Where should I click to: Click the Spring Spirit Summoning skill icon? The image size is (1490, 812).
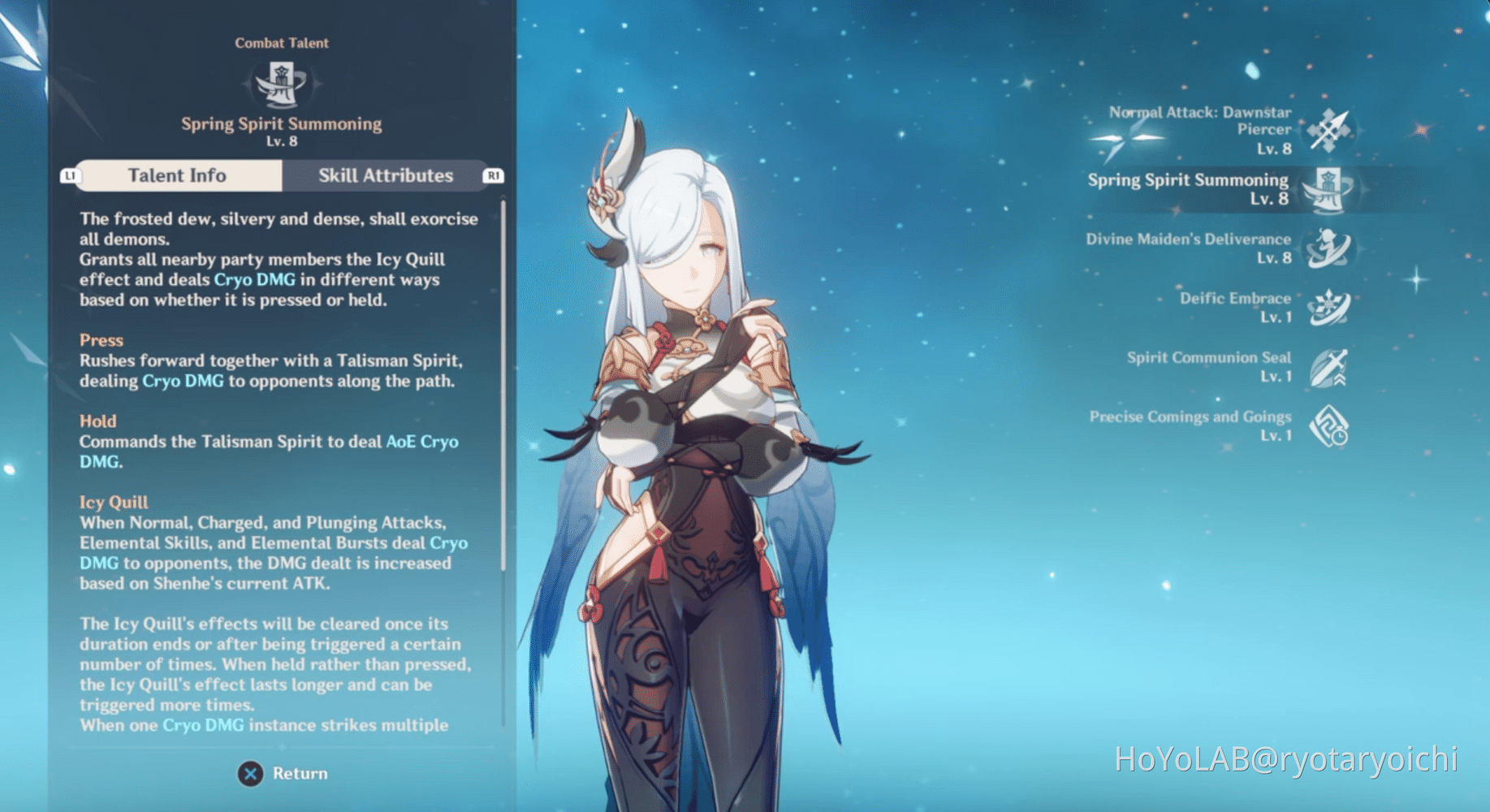click(x=1327, y=188)
